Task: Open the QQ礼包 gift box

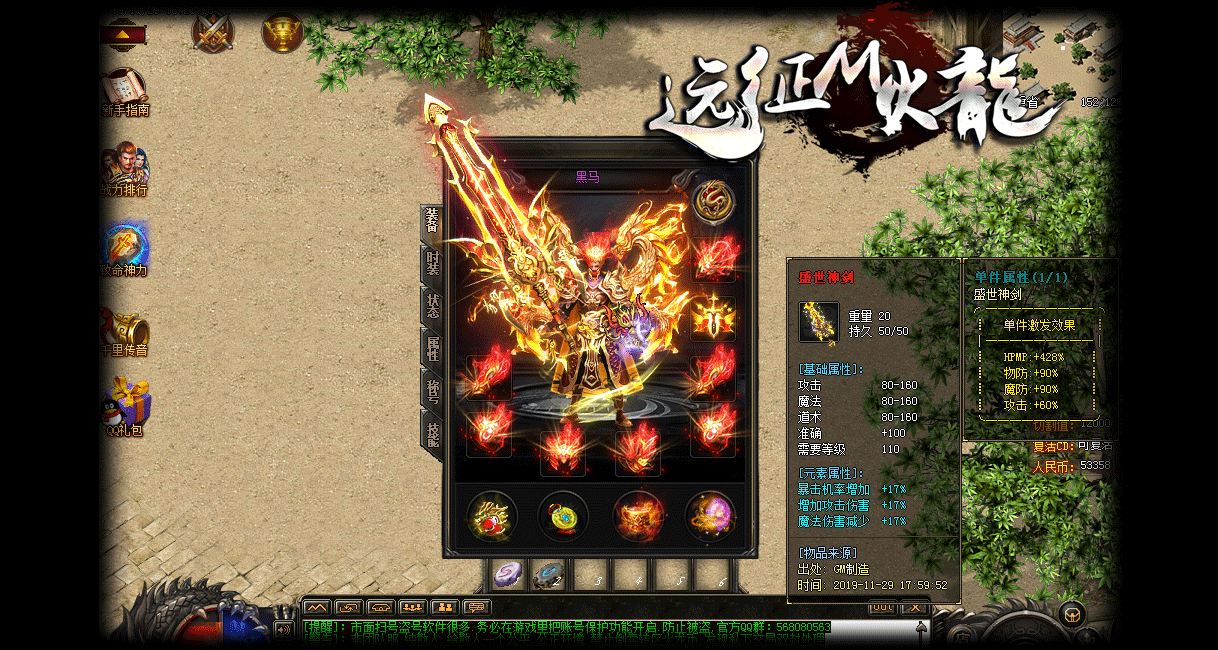Action: (x=125, y=408)
